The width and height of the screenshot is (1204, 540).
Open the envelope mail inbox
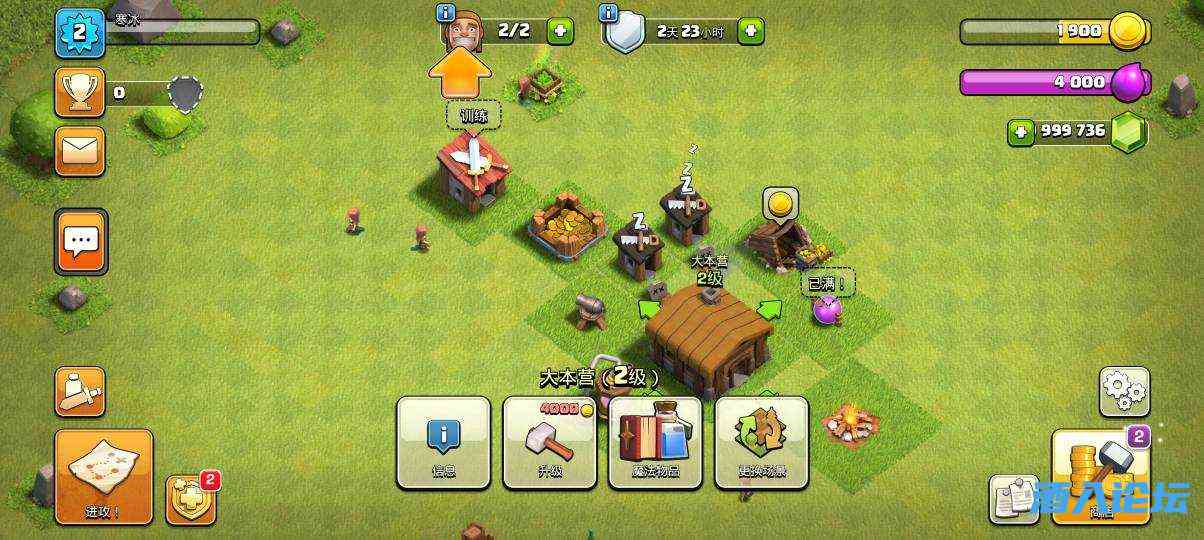[x=80, y=151]
